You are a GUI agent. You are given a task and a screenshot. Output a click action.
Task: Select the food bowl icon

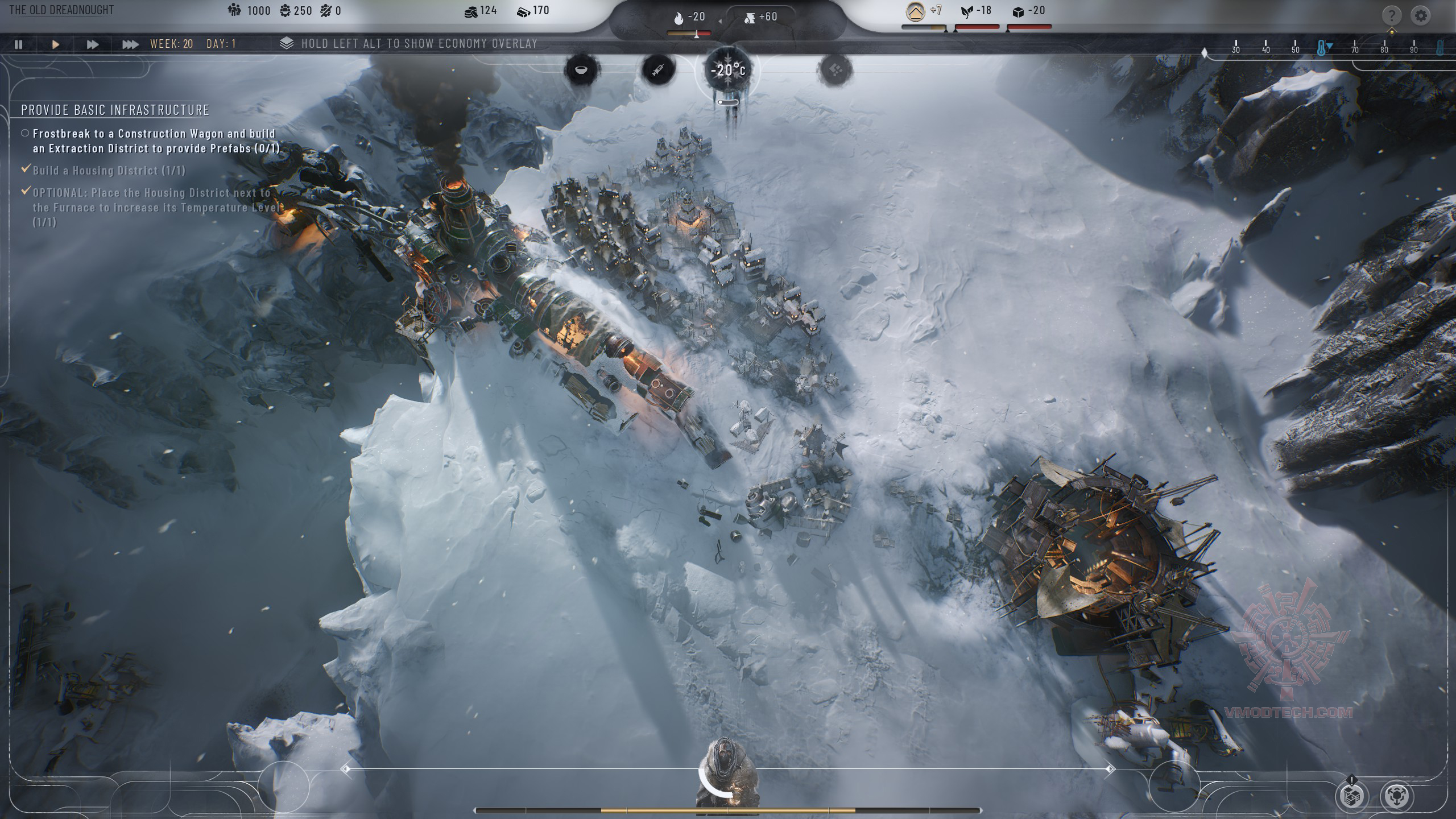point(581,70)
